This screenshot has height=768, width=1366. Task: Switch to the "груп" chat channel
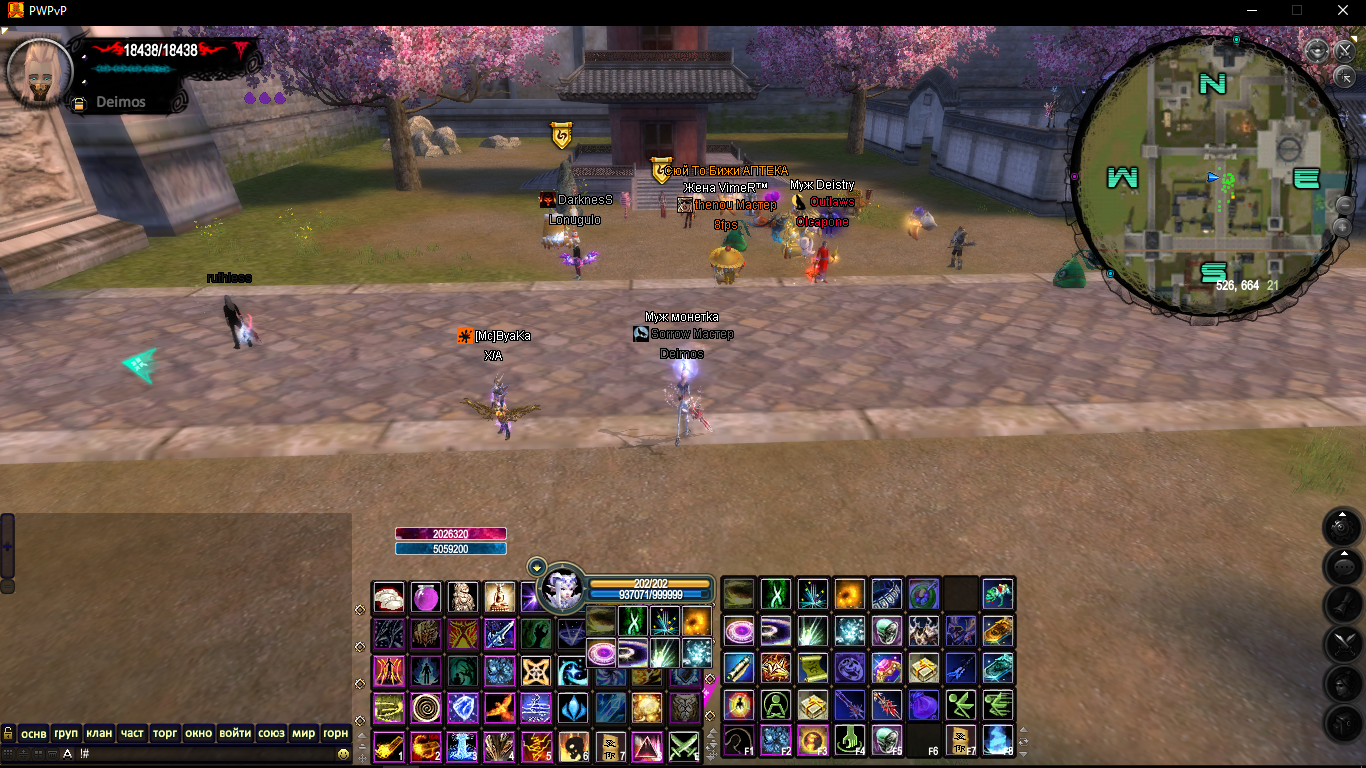pyautogui.click(x=66, y=733)
